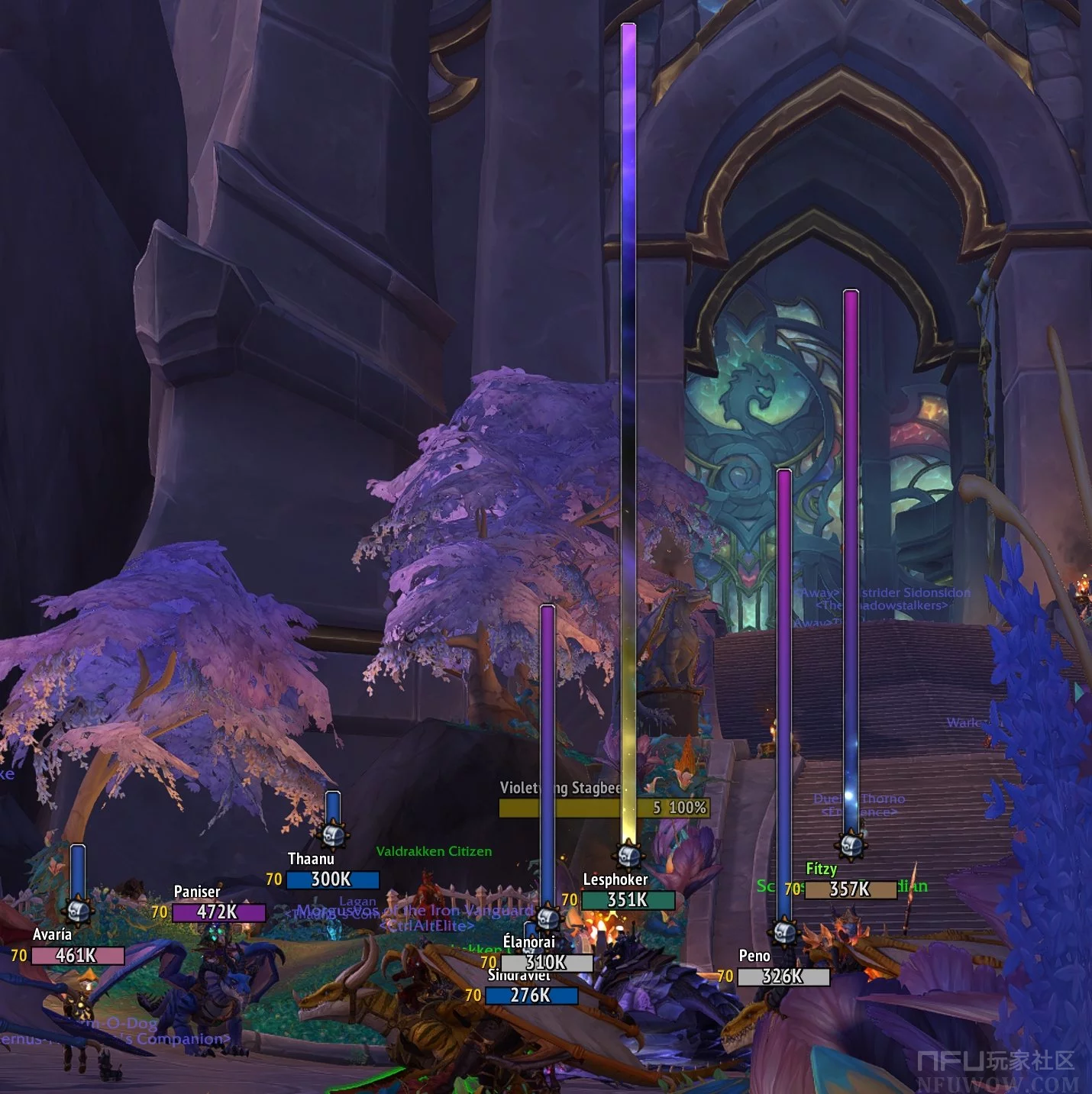Choose Élanorai's white 310K nameplate
Viewport: 1092px width, 1094px height.
pyautogui.click(x=546, y=963)
